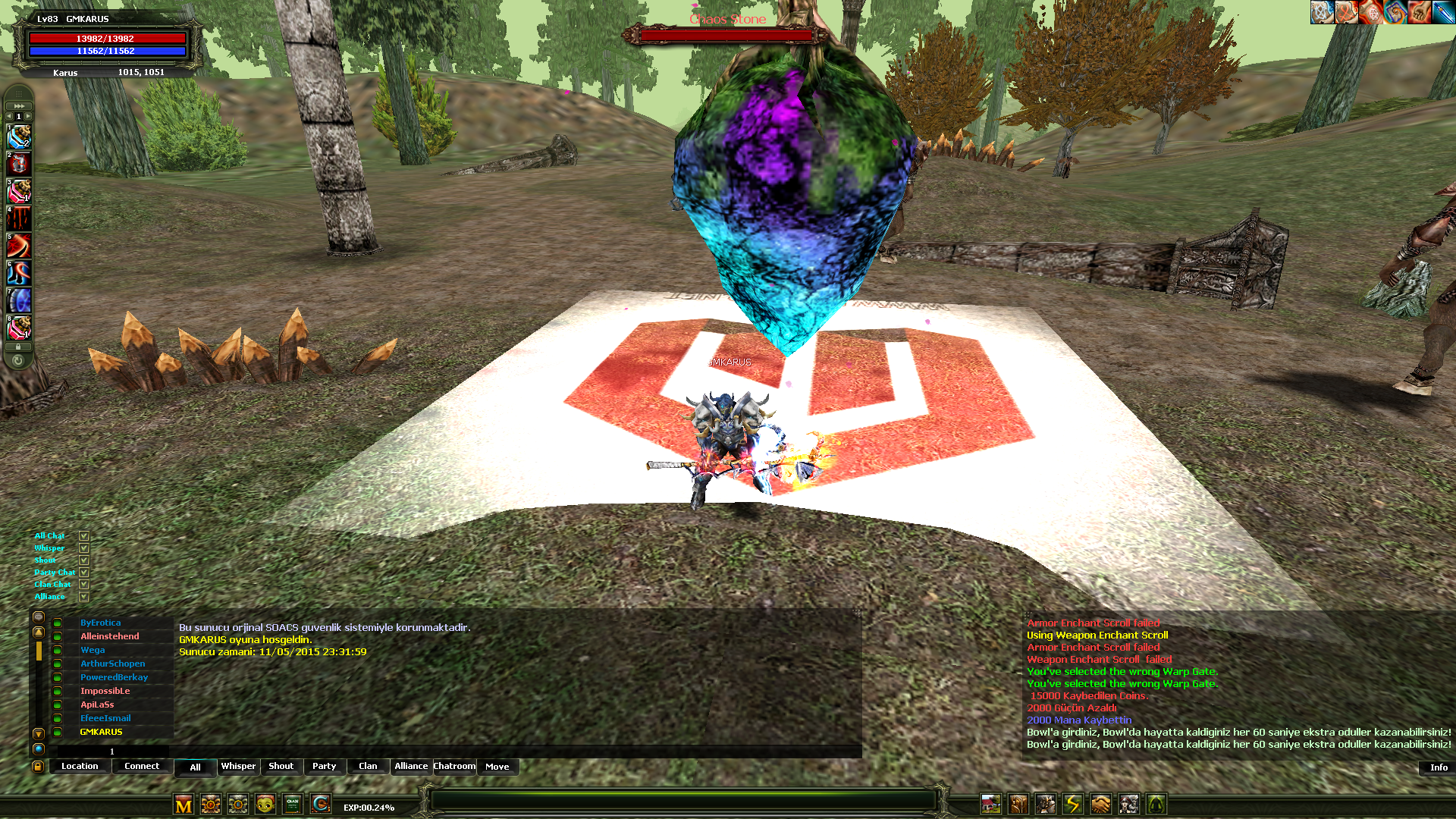Open the Info panel button
Screen dimensions: 1456x819
[x=1438, y=767]
